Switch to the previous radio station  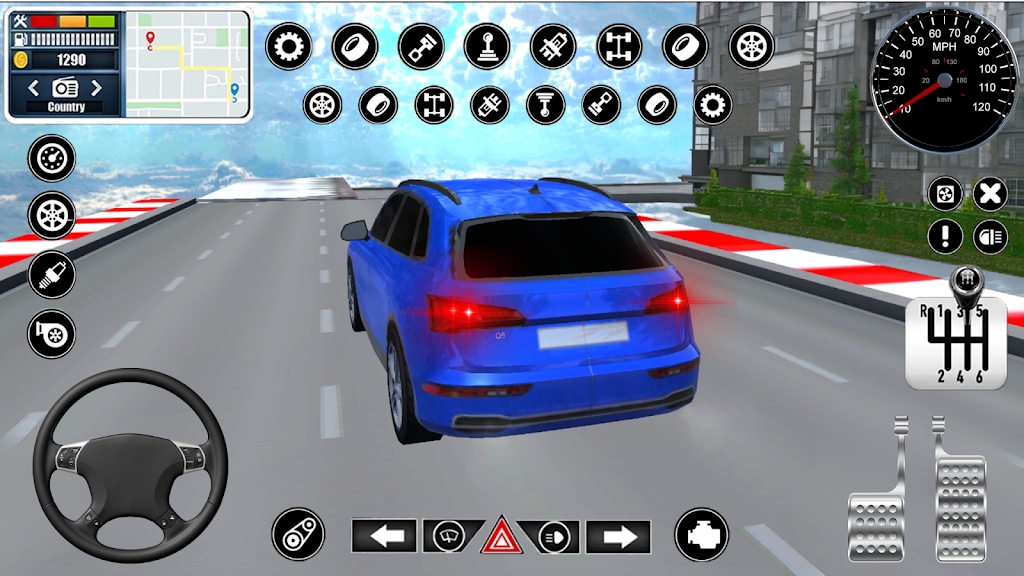(34, 88)
